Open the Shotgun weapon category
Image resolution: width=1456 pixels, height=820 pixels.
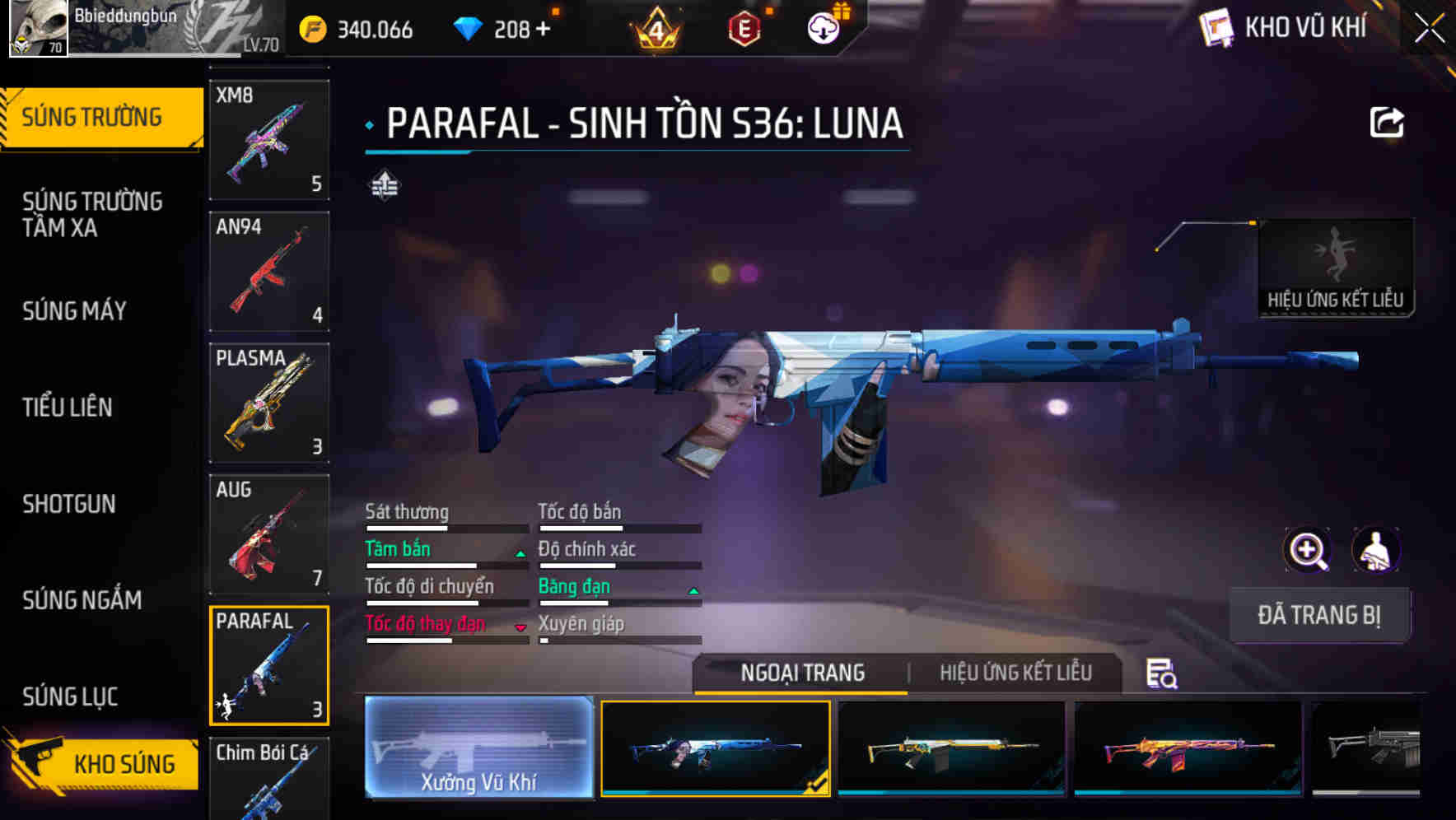coord(69,504)
